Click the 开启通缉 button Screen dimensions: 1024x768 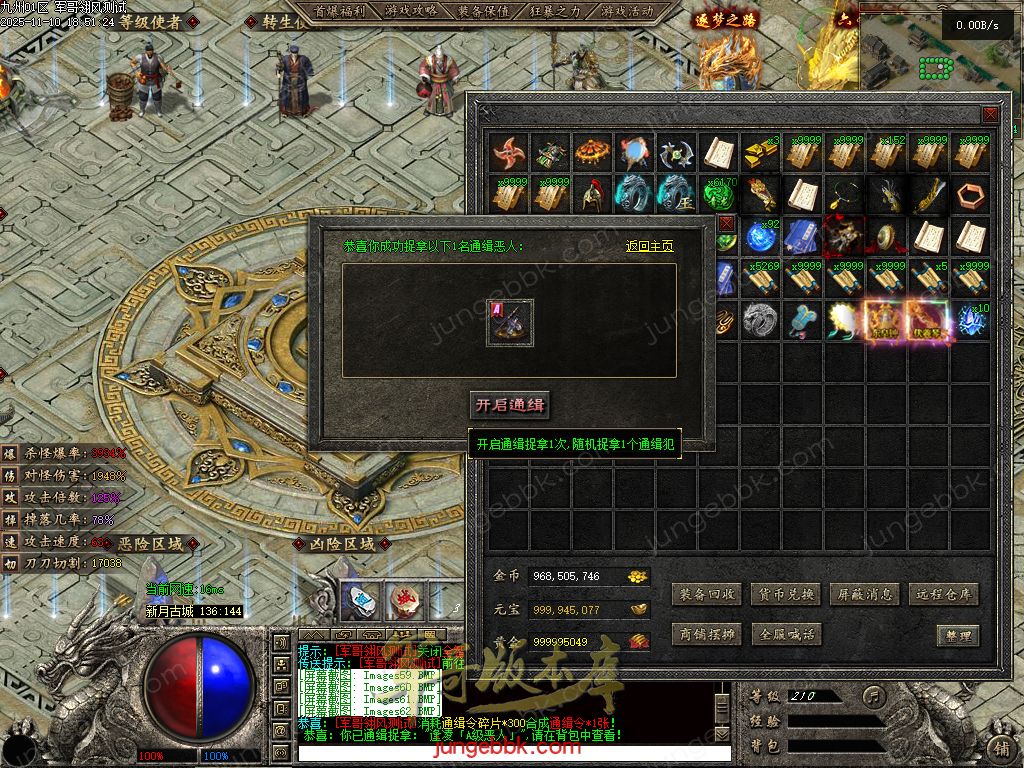coord(510,405)
